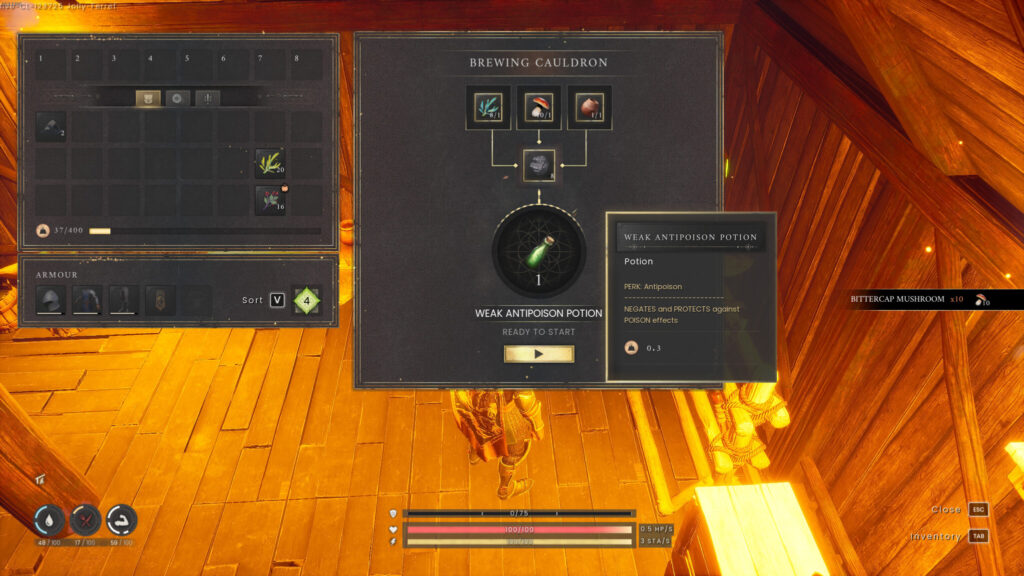Close the brewing cauldron screen
Image resolution: width=1024 pixels, height=576 pixels.
pyautogui.click(x=978, y=509)
